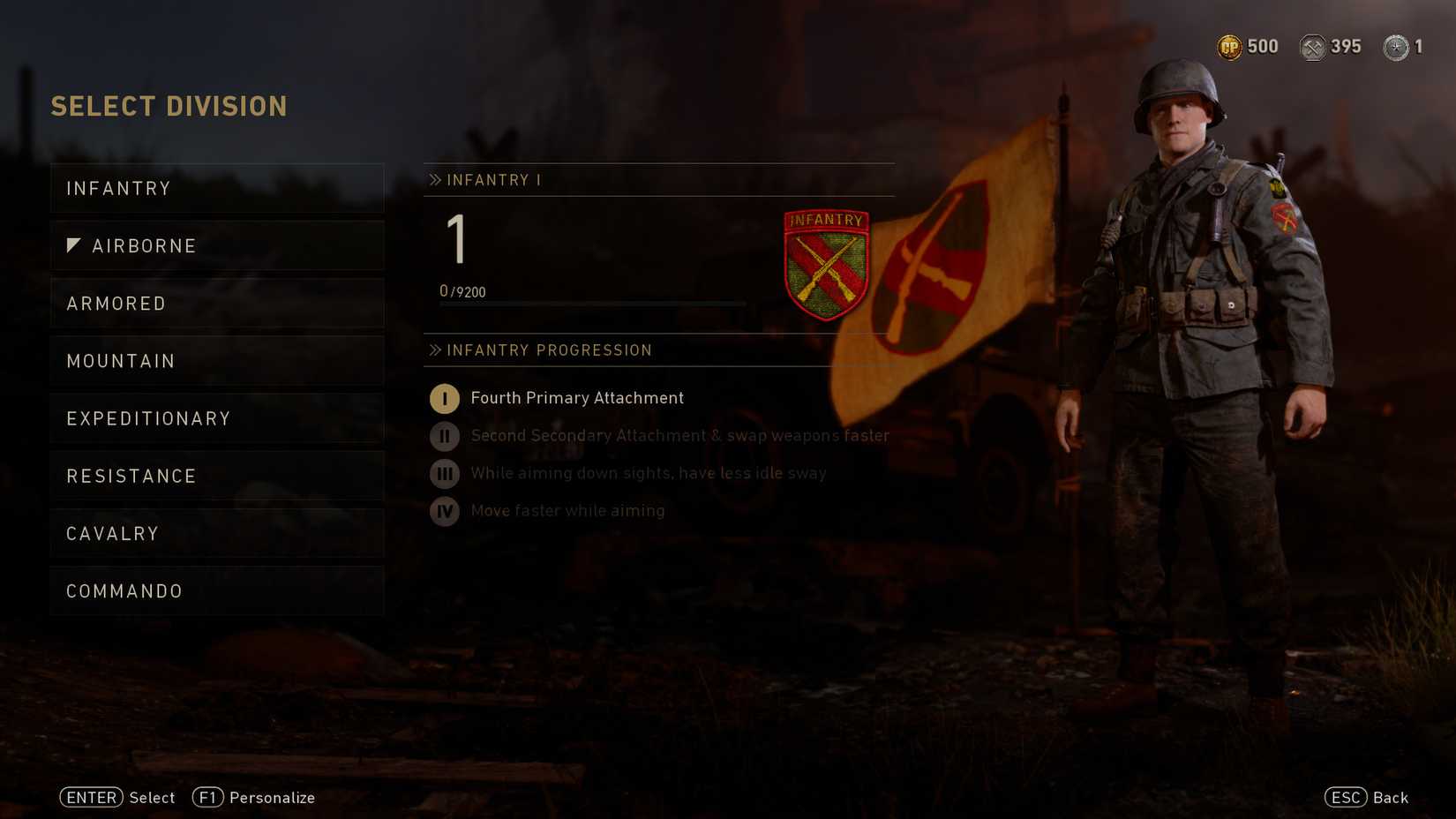Click the rank IV progression medallion

coord(444,511)
